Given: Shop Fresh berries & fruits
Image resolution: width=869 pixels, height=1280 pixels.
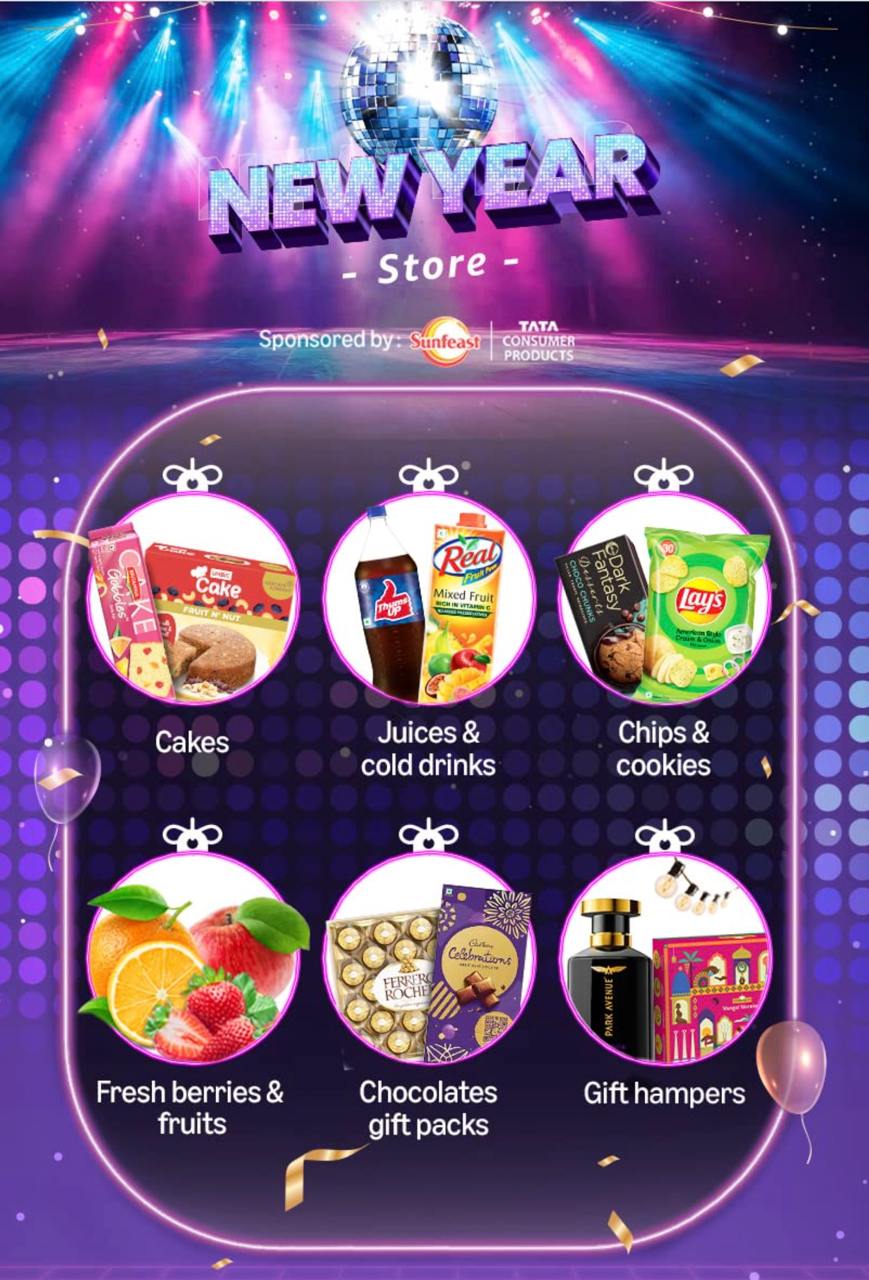Looking at the screenshot, I should (192, 960).
